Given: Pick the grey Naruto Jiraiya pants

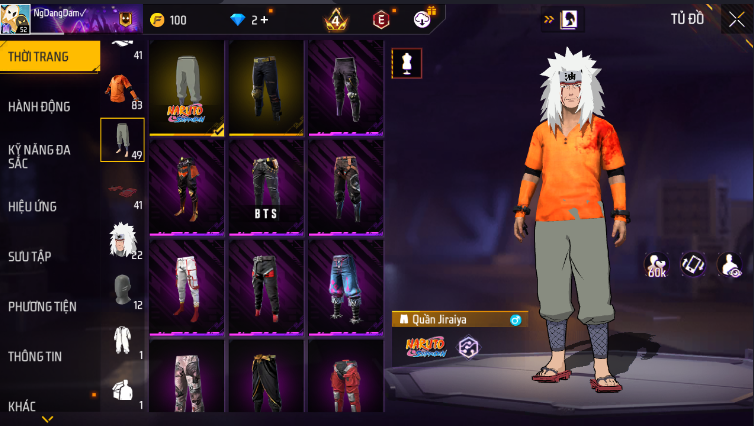Looking at the screenshot, I should (187, 88).
